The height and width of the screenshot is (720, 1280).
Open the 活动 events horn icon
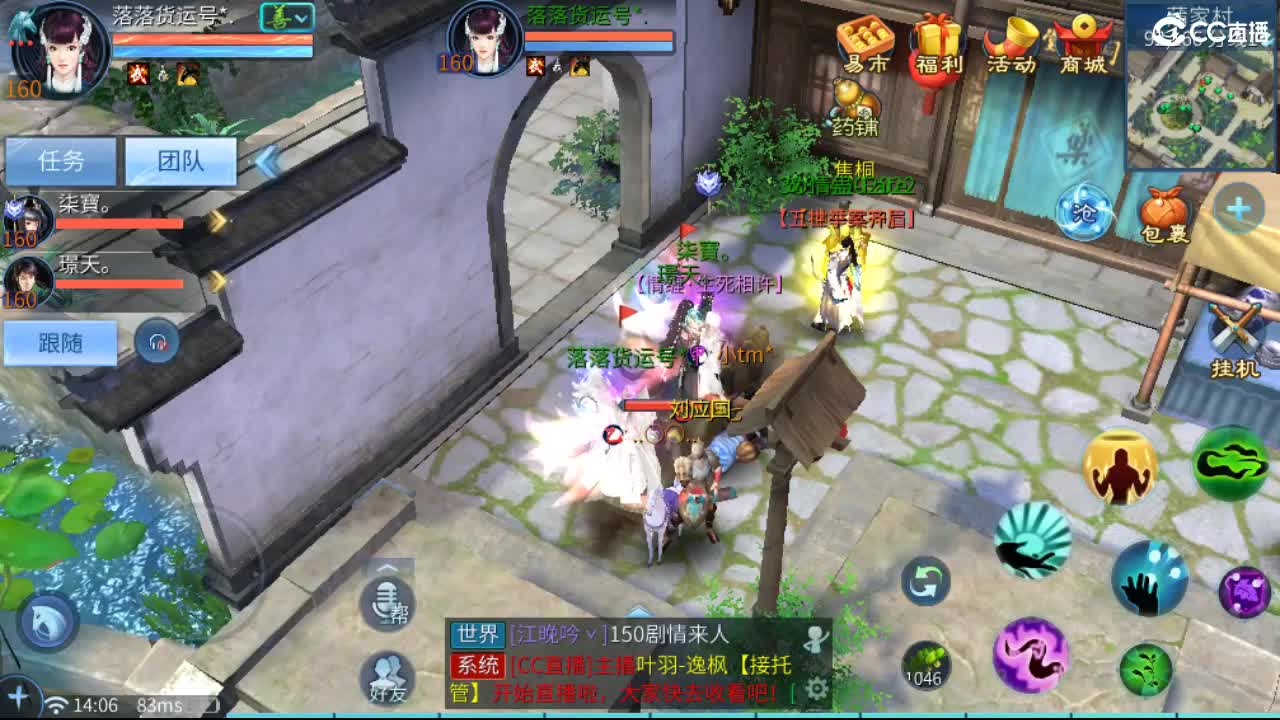(1012, 40)
